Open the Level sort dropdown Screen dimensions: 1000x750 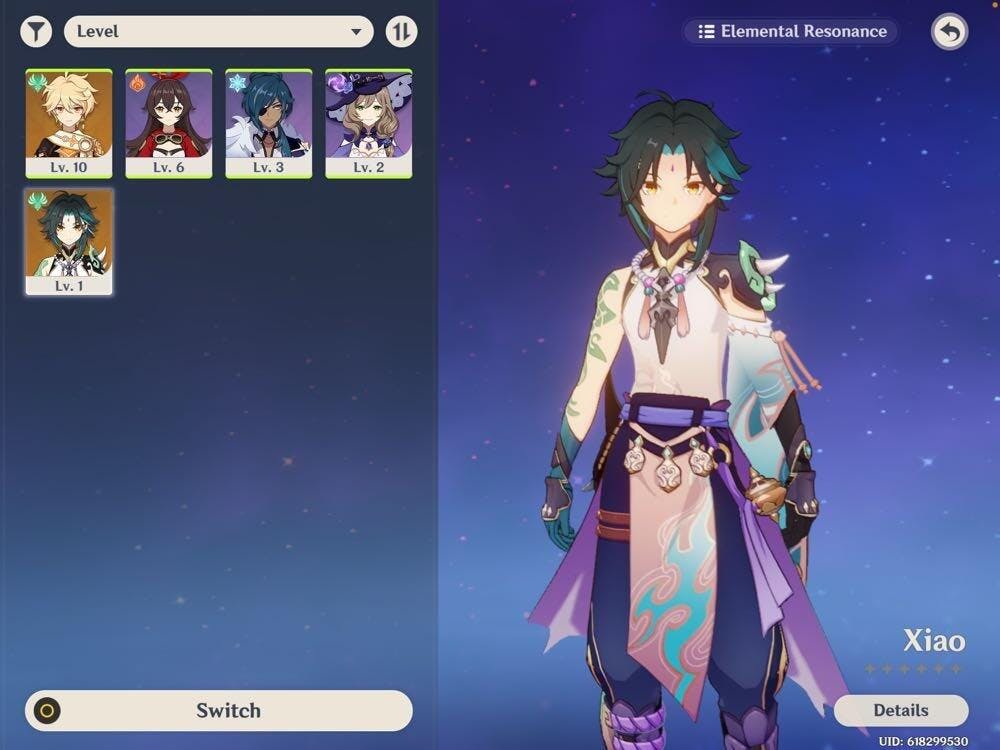pos(218,32)
